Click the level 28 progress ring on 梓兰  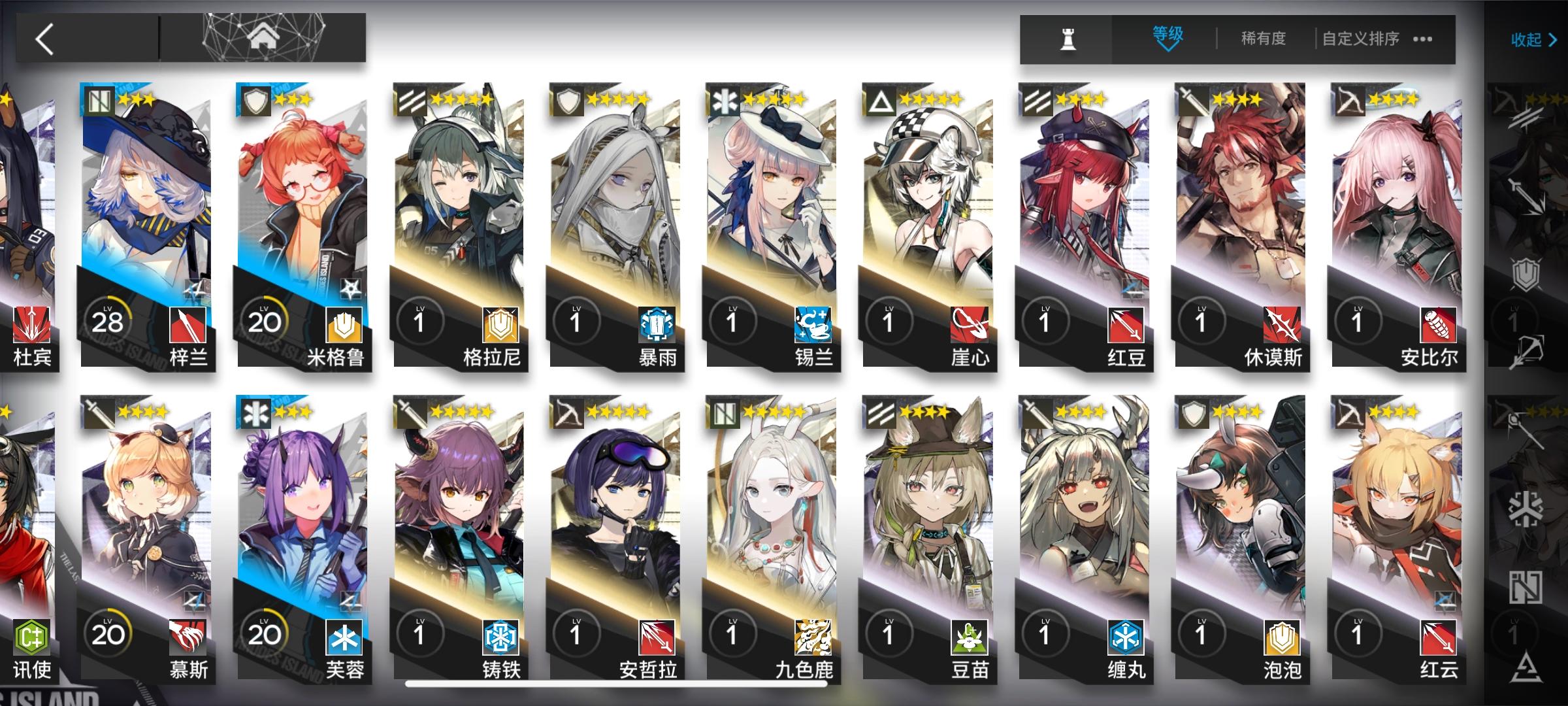109,320
